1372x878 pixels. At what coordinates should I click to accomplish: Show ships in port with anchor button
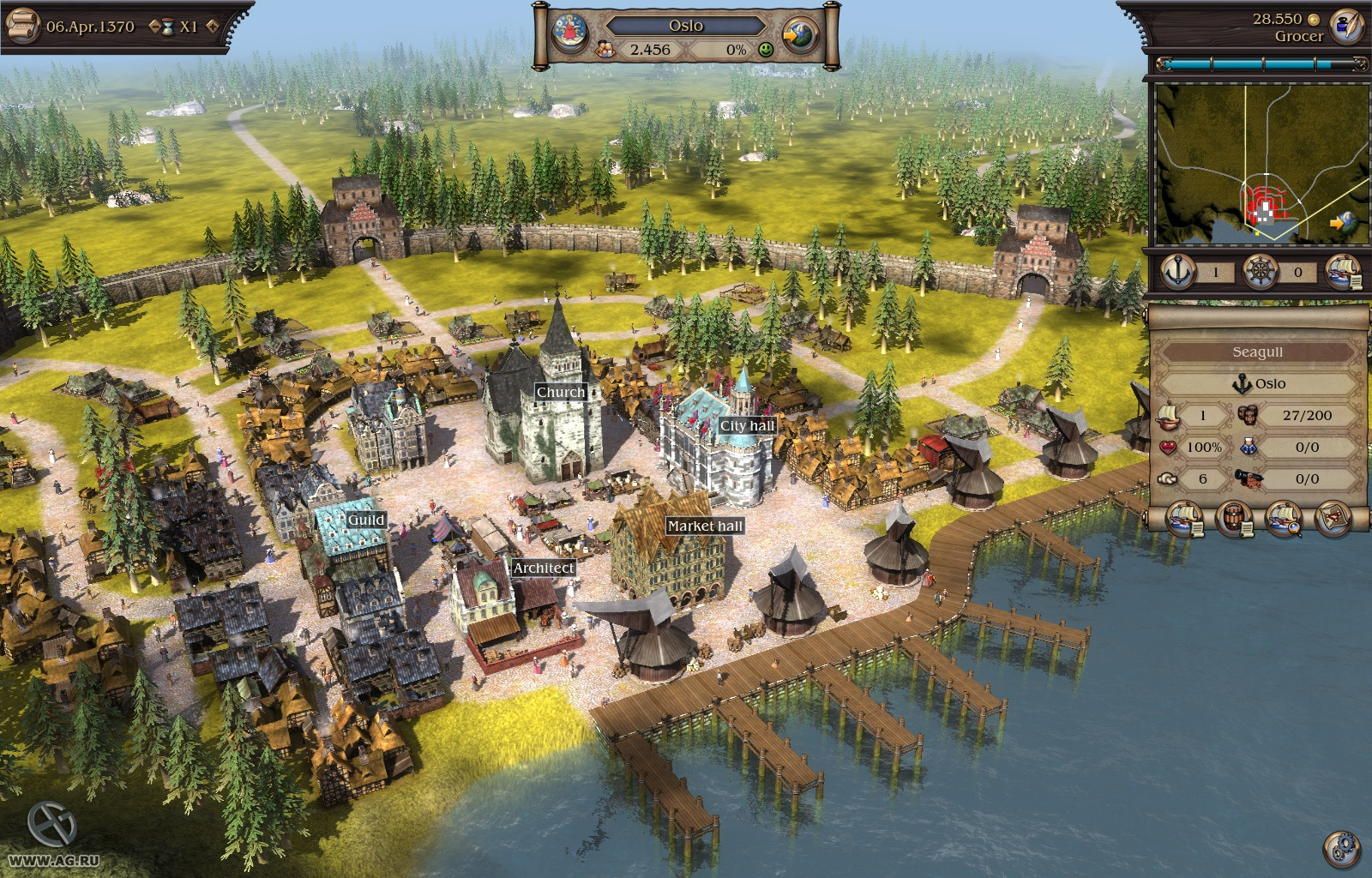[1178, 272]
